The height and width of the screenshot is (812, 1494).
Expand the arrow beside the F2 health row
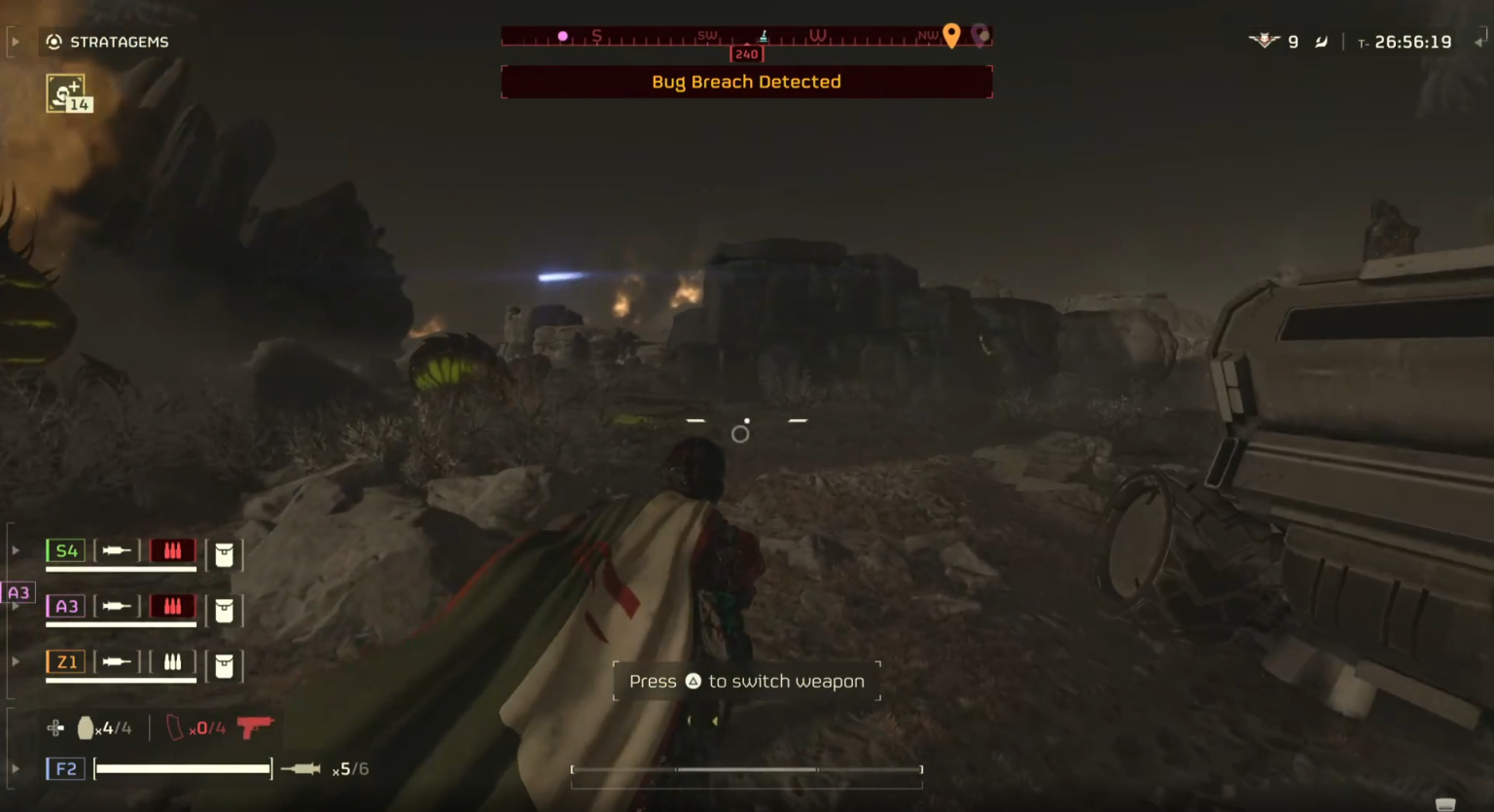point(14,768)
